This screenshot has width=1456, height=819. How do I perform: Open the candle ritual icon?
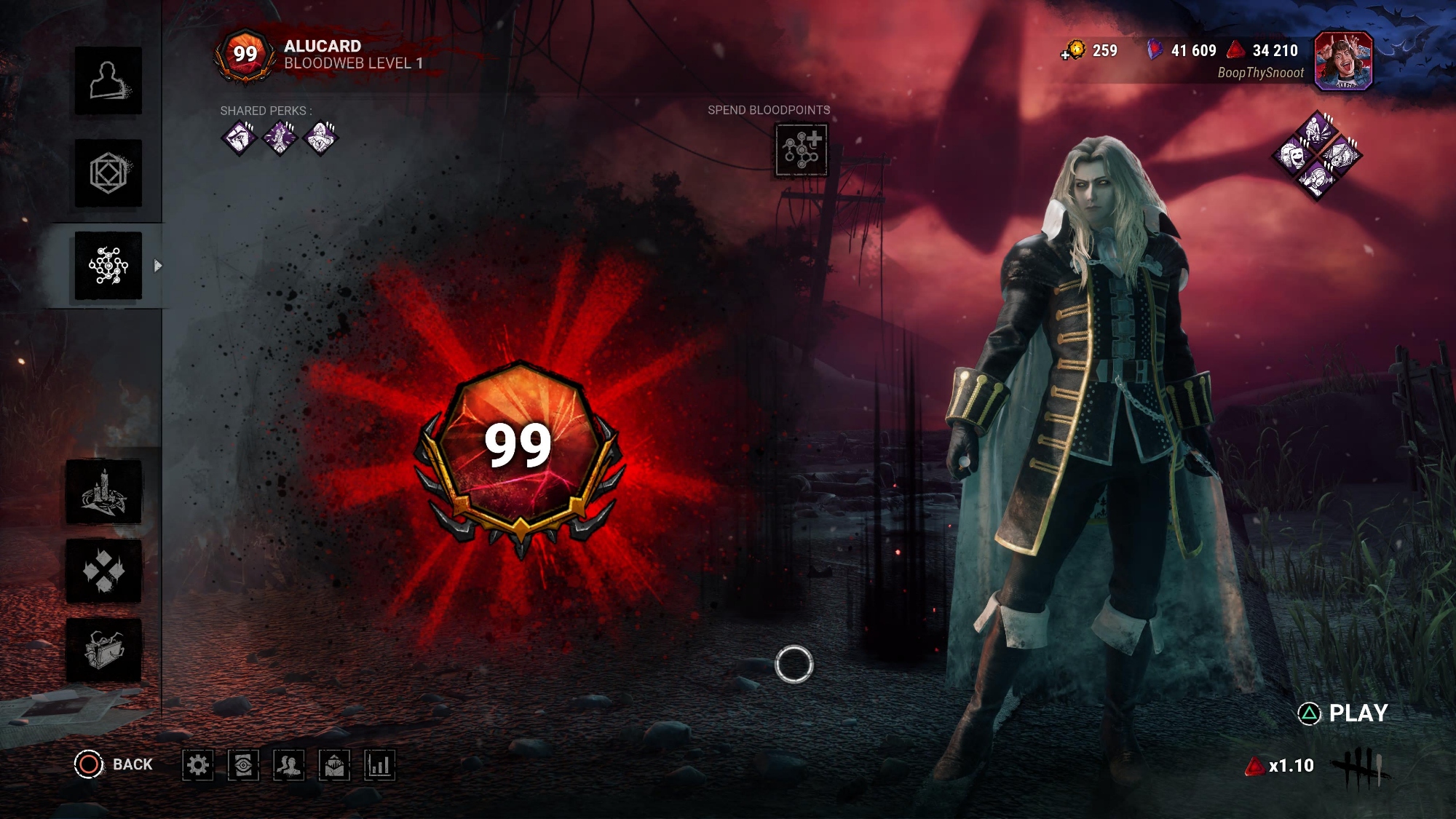104,491
